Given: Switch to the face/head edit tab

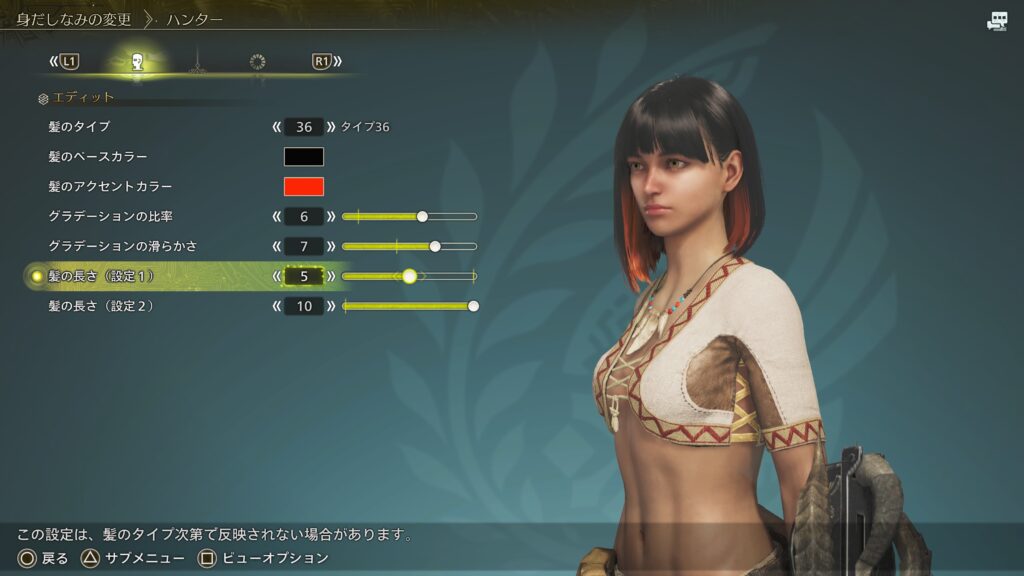Looking at the screenshot, I should tap(137, 62).
